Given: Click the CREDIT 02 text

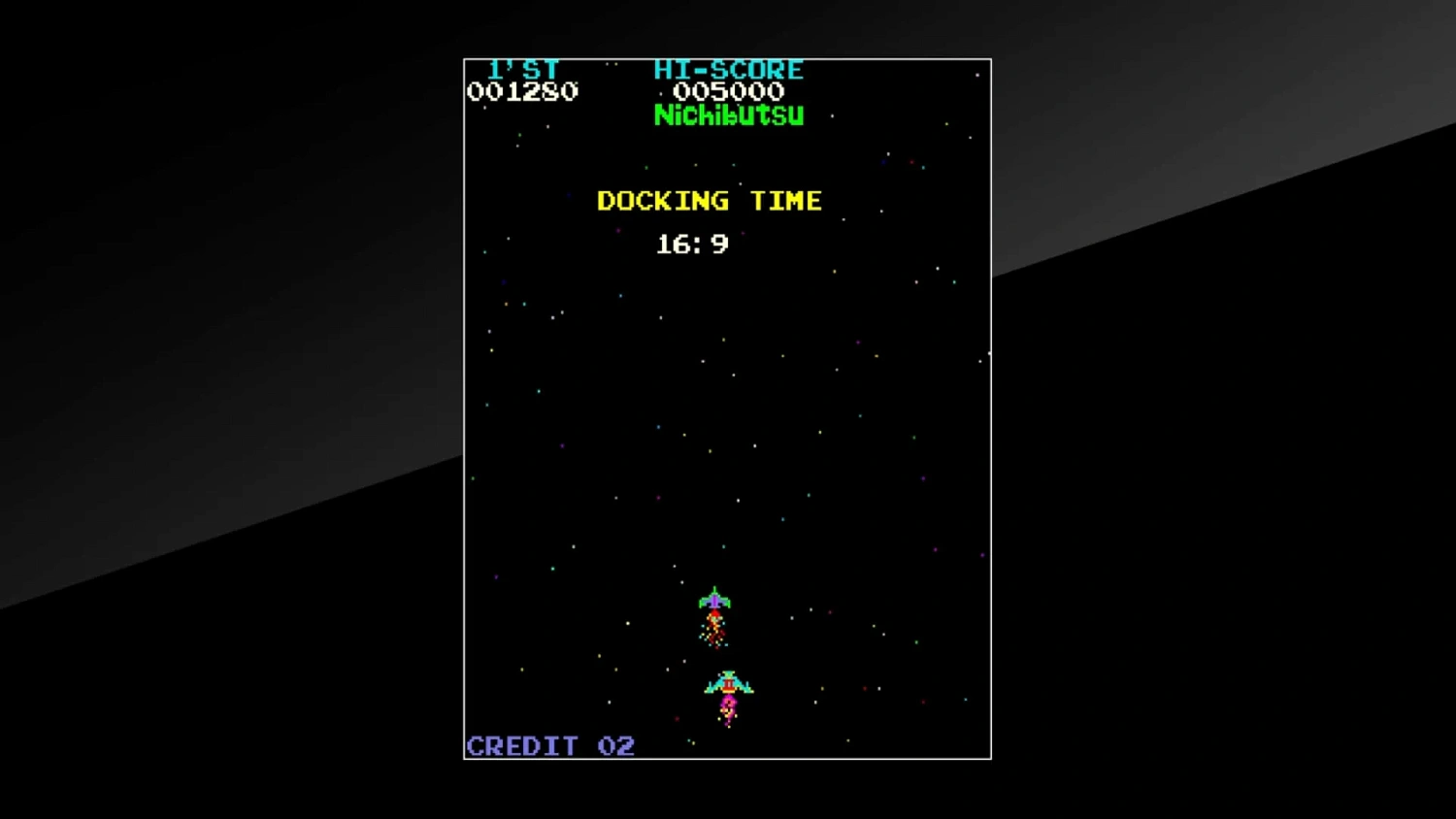Looking at the screenshot, I should 549,745.
